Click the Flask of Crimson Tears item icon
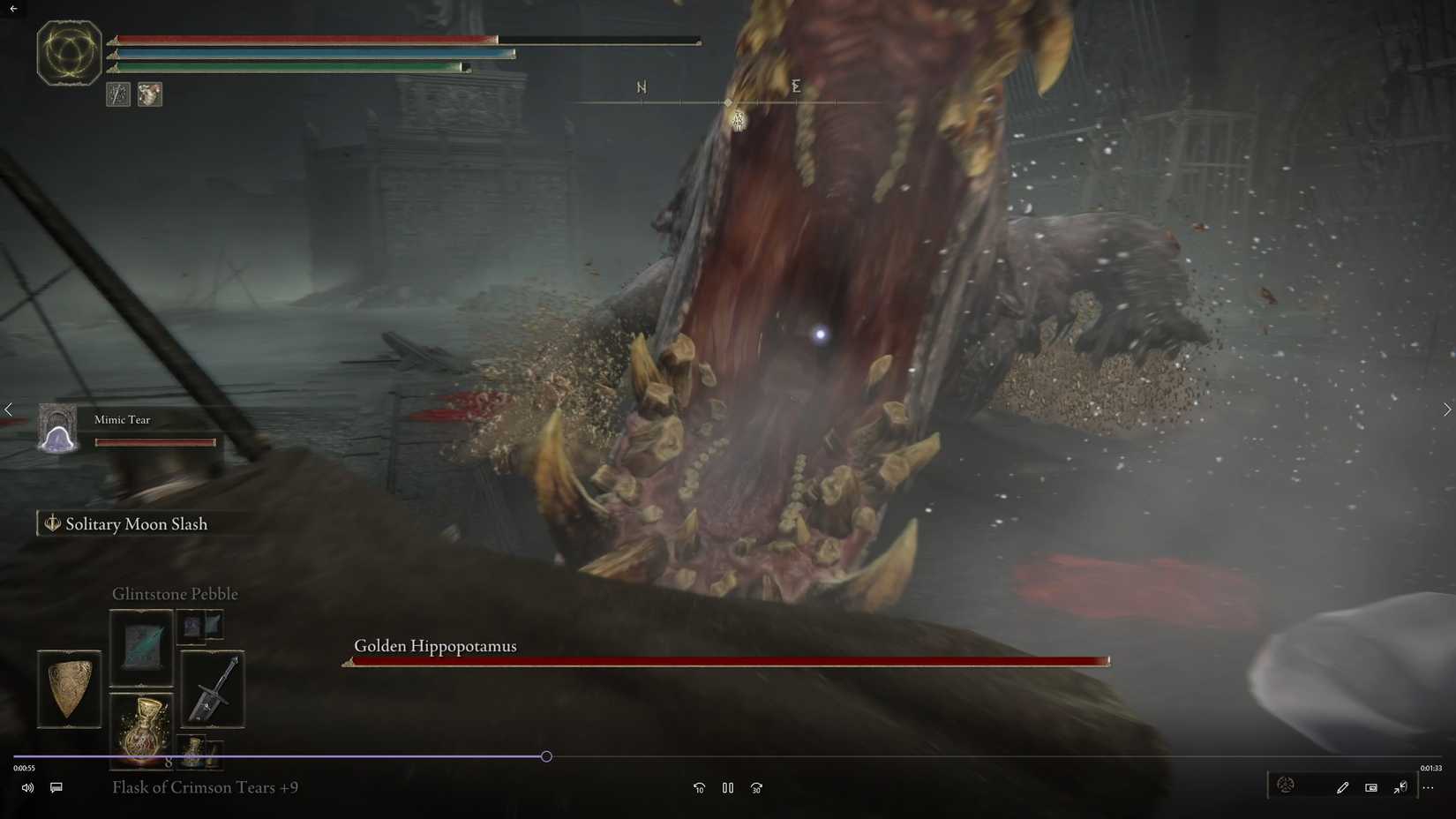 141,728
